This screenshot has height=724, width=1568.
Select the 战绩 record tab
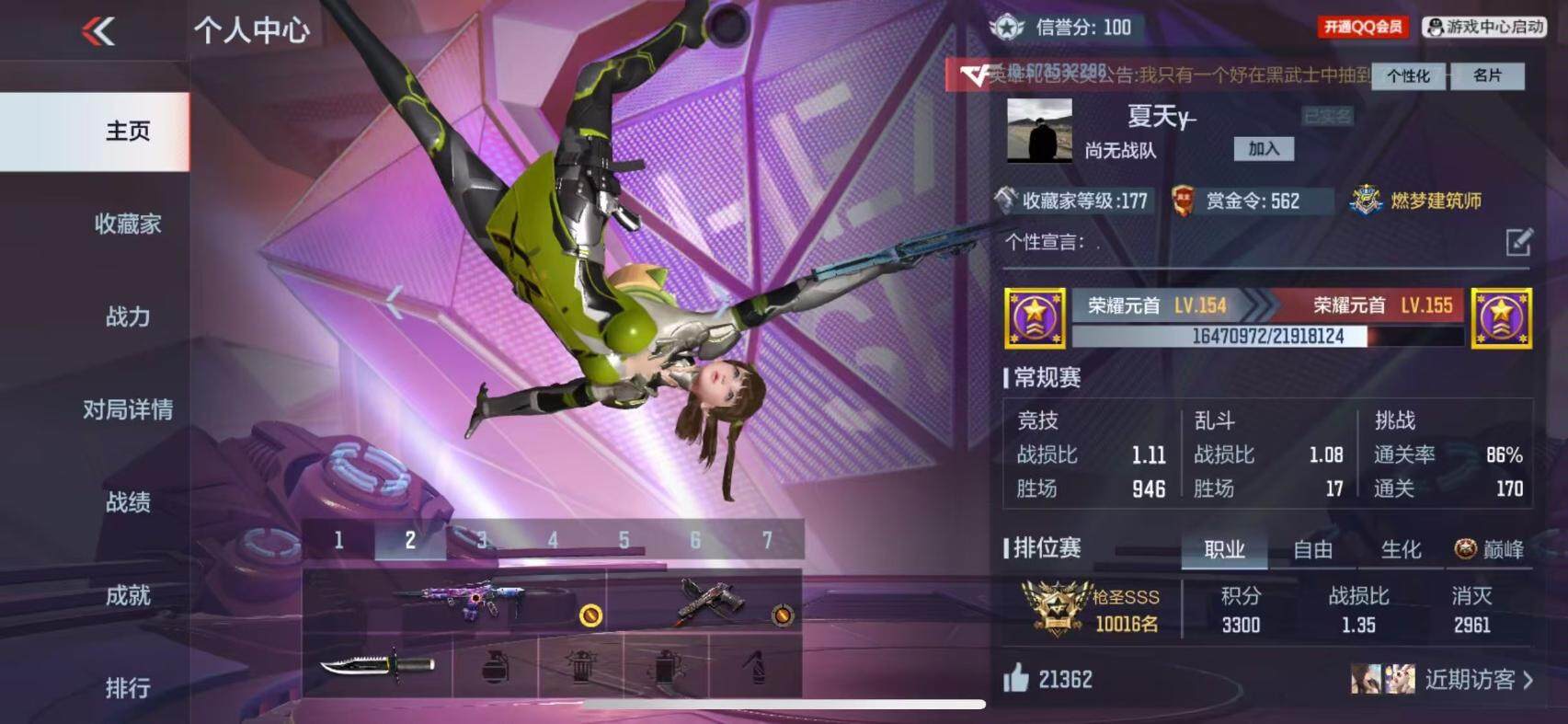pos(127,502)
